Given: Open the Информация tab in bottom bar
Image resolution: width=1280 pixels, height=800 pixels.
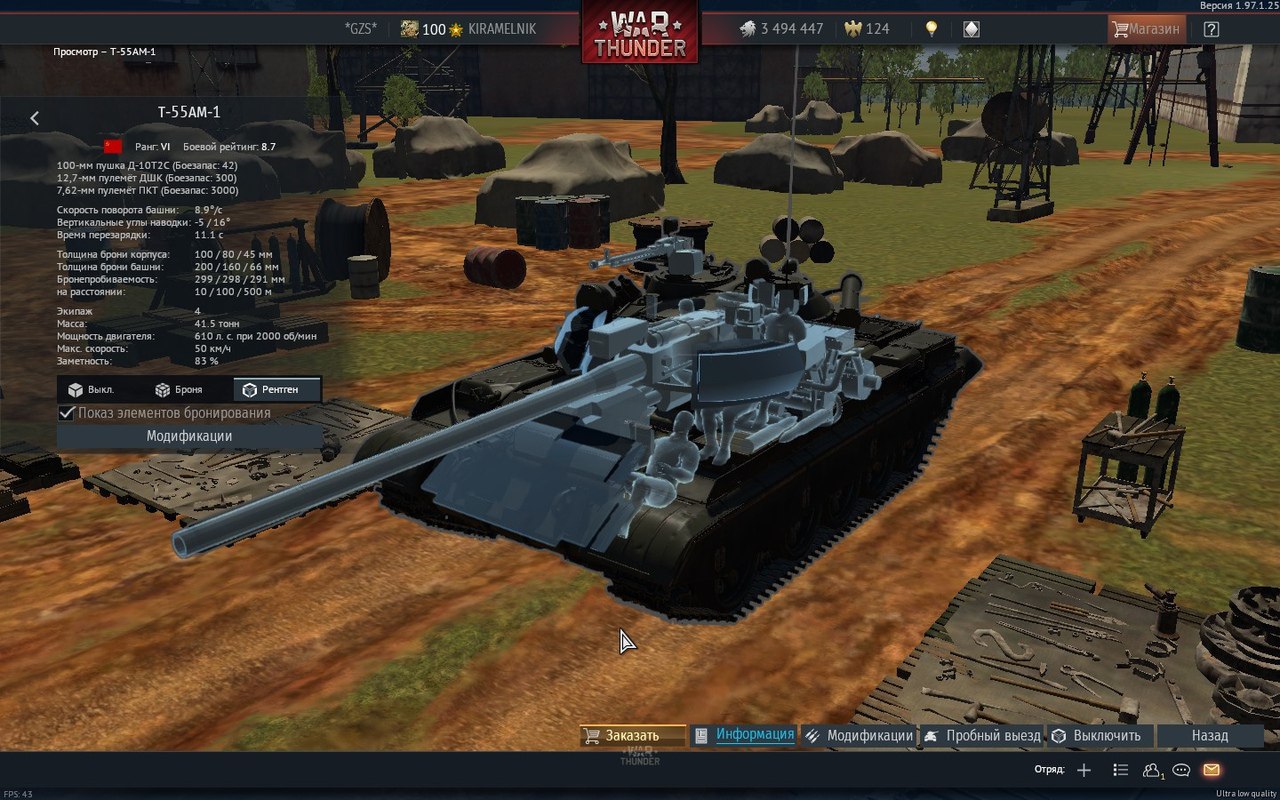Looking at the screenshot, I should tap(745, 735).
